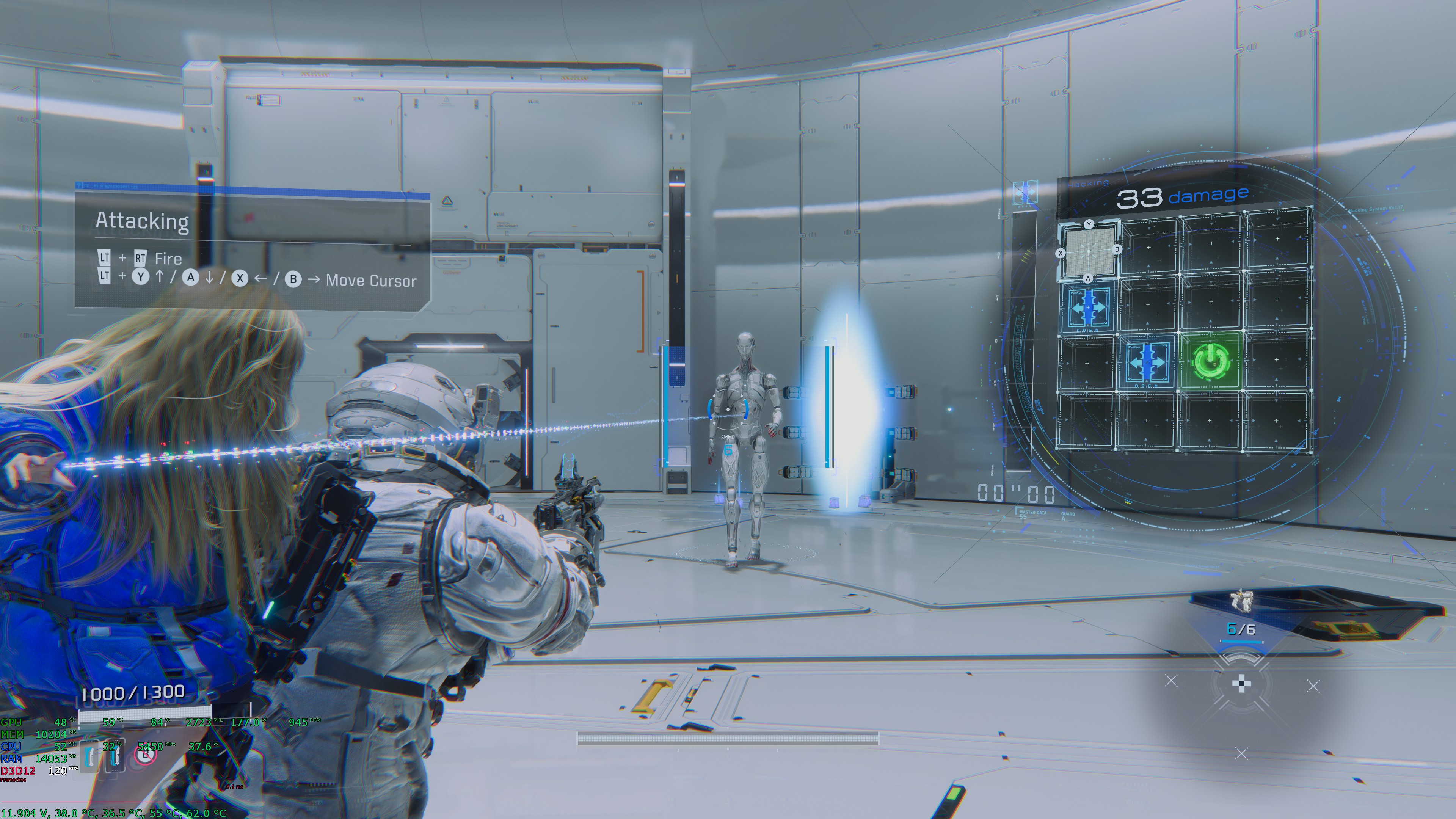The height and width of the screenshot is (819, 1456).
Task: Choose the blue arrow node under the cursor tile
Action: click(x=1088, y=308)
